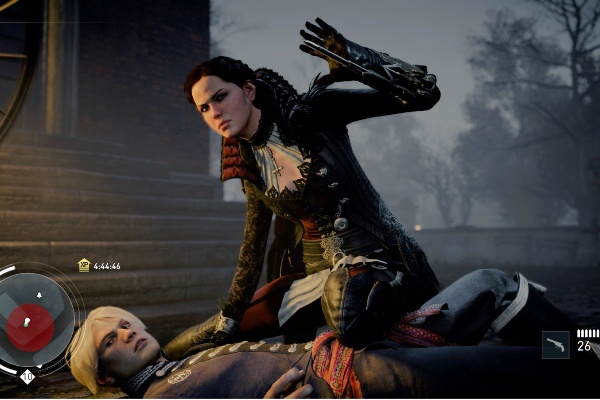Click the XP boost icon
Screen dimensions: 600x400
click(x=84, y=265)
